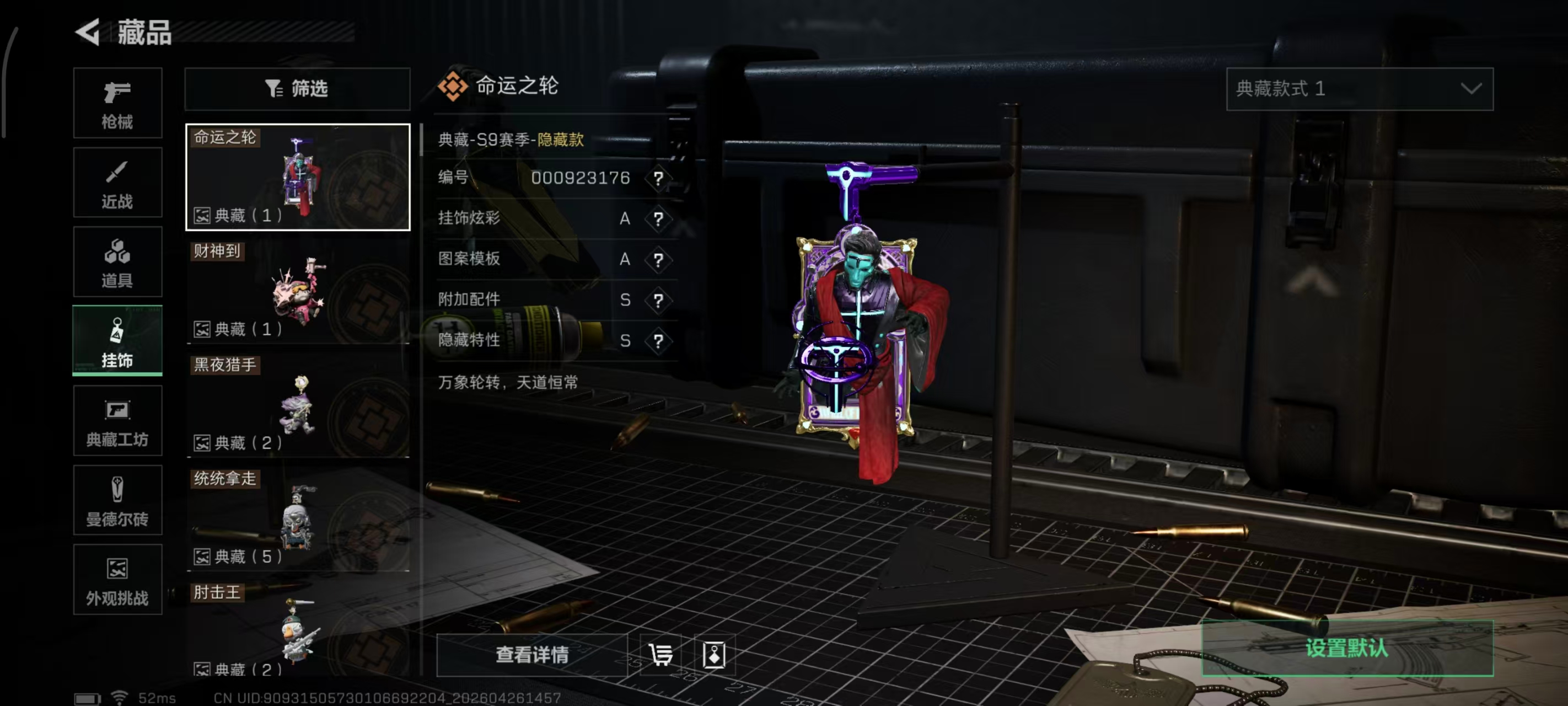Screen dimensions: 1568x706
Task: Open the 外观挑战 appearance challenge
Action: tap(117, 580)
